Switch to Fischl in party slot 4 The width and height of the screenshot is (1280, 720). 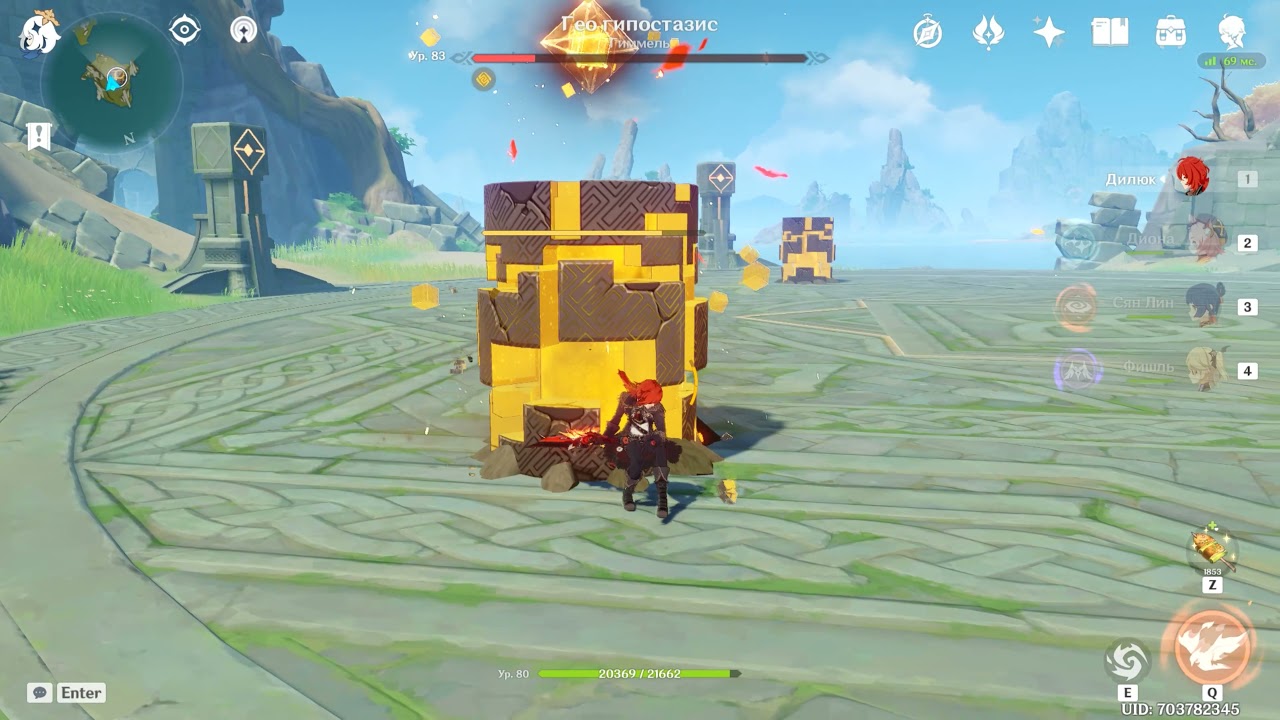[1205, 370]
